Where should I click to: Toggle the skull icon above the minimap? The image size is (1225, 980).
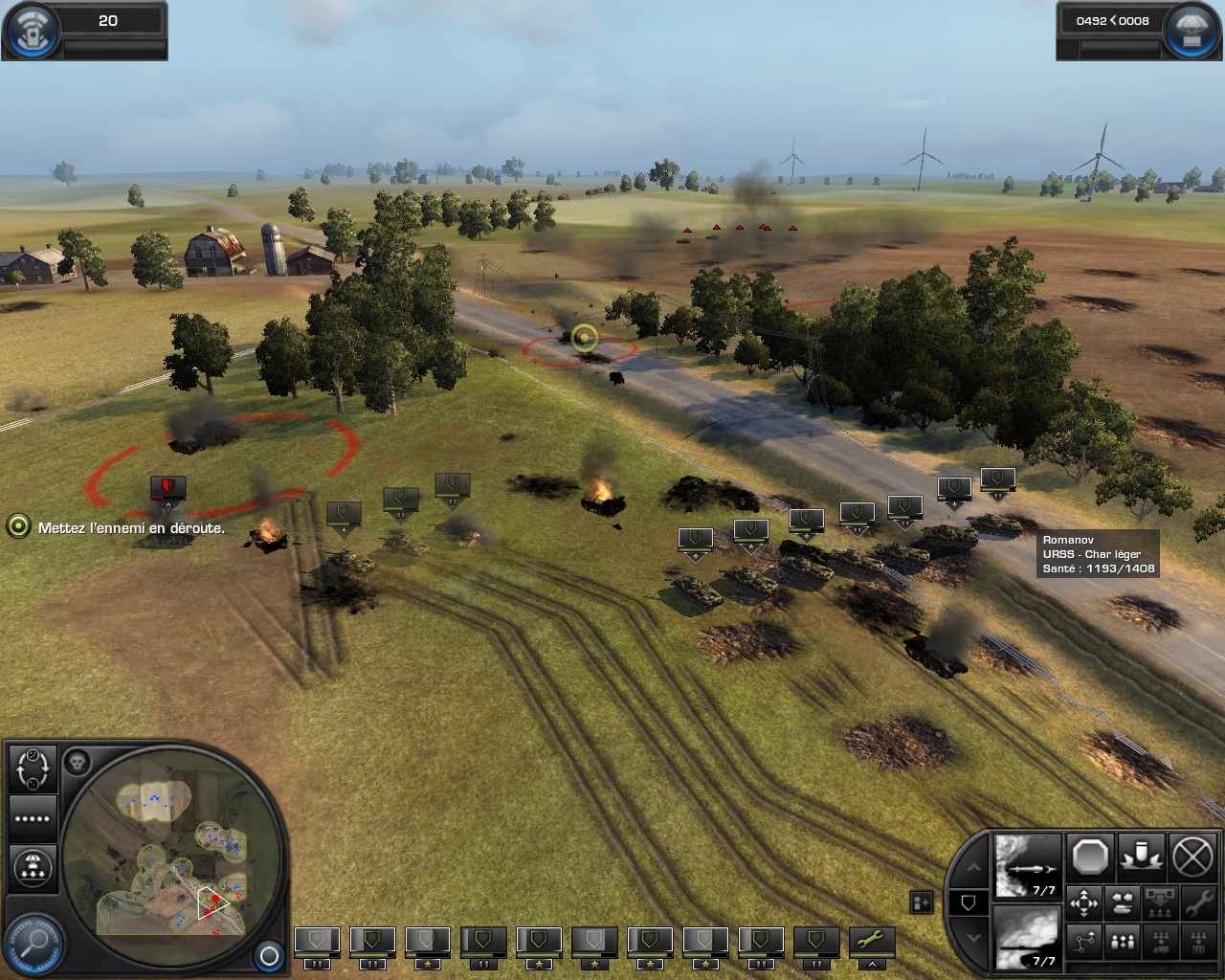coord(78,763)
